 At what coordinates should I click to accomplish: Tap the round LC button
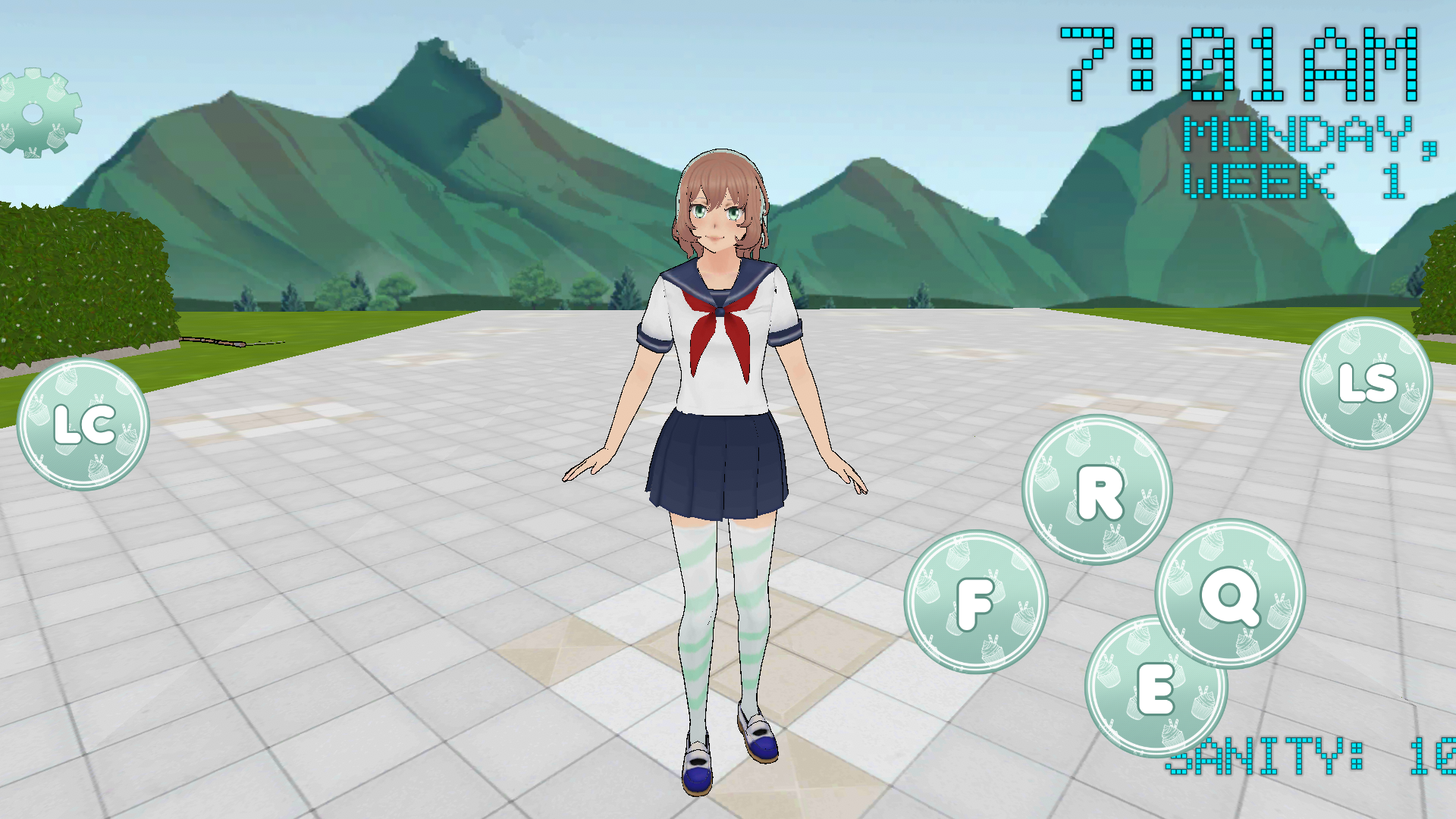83,425
